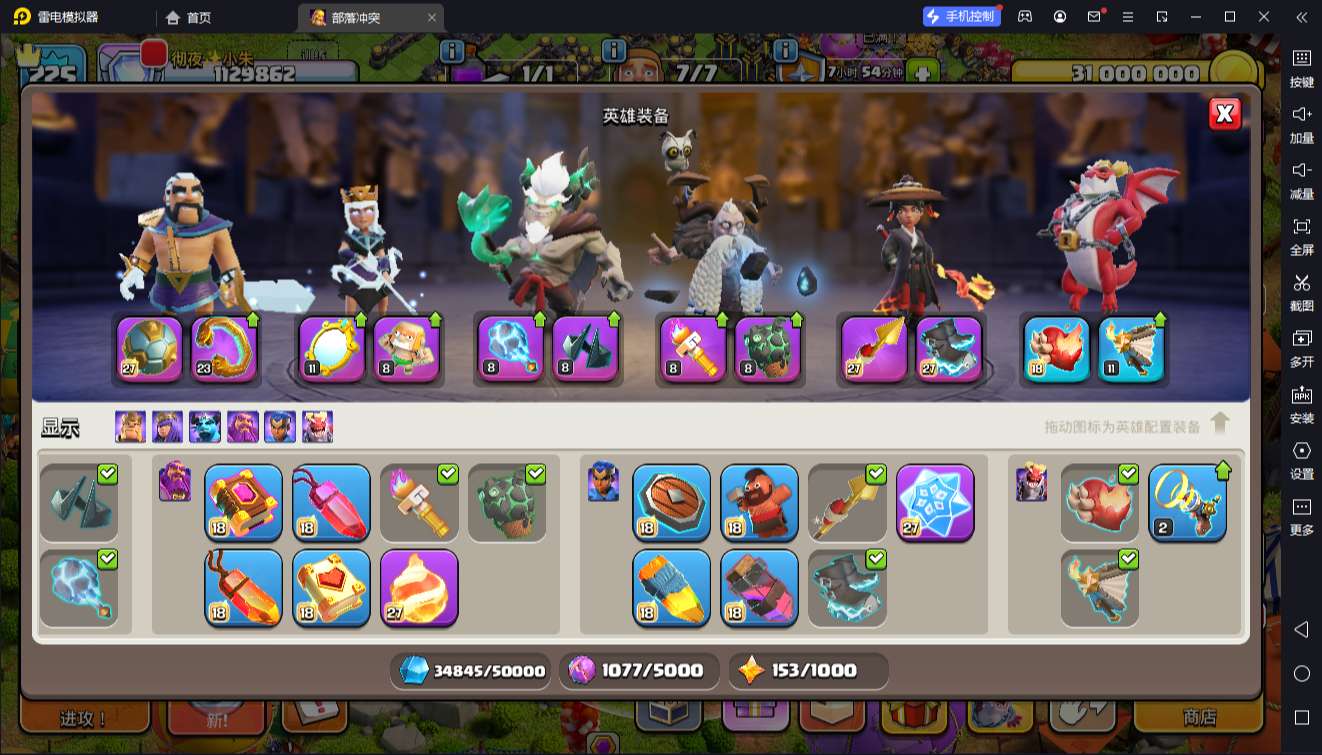Filter by Barbarian King portrait
Screen dimensions: 1322x755
pos(130,427)
